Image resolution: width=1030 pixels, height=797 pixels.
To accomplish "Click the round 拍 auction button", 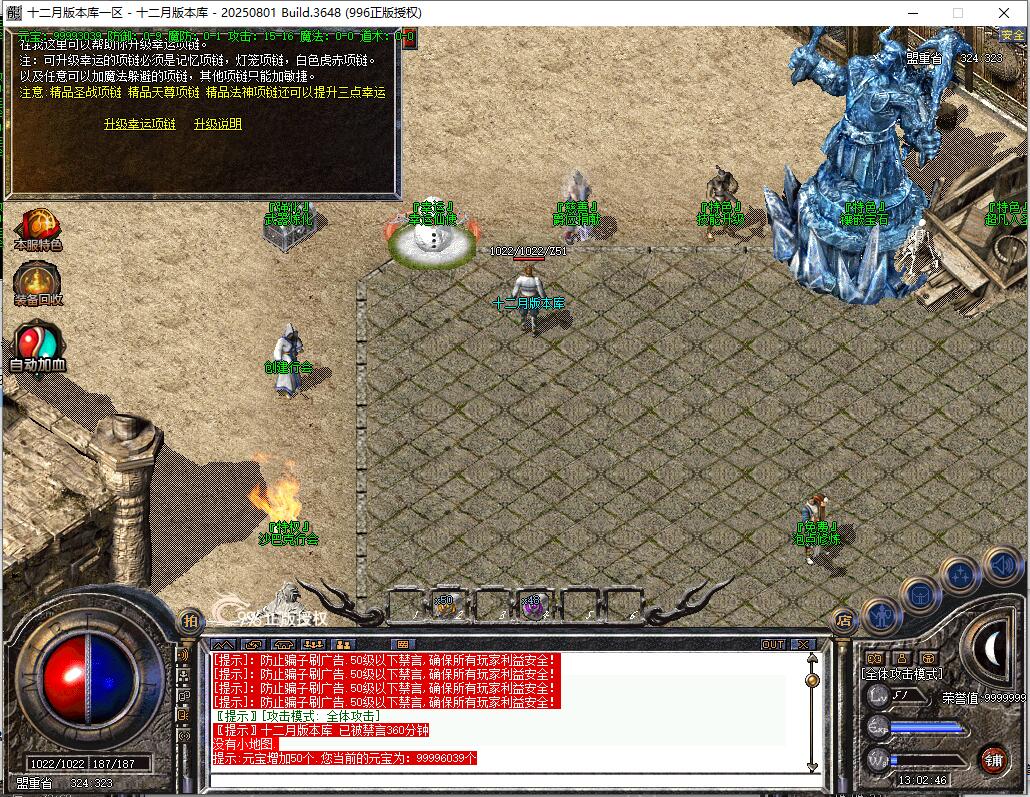I will pyautogui.click(x=190, y=620).
